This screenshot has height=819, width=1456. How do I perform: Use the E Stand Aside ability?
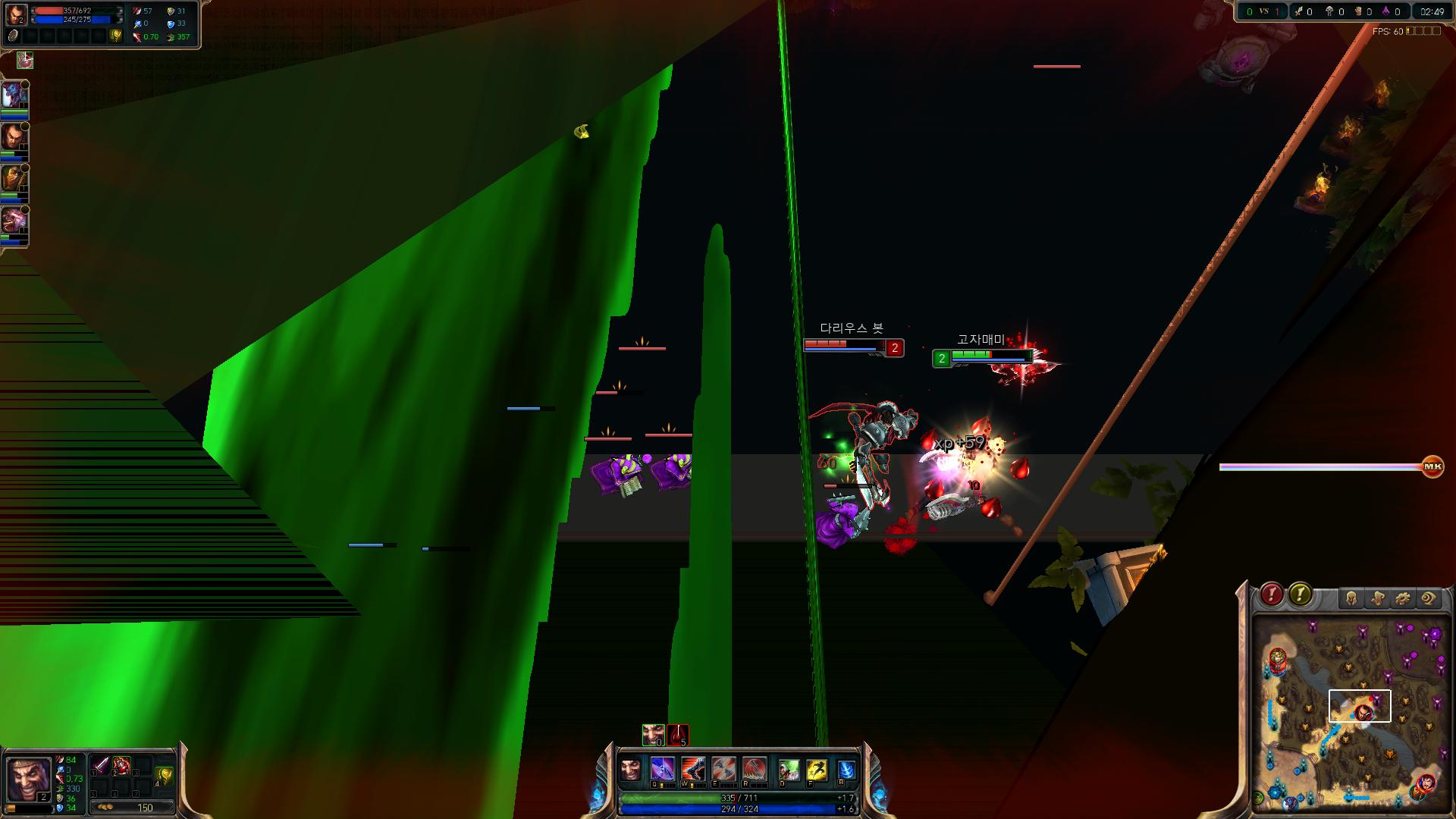(722, 768)
